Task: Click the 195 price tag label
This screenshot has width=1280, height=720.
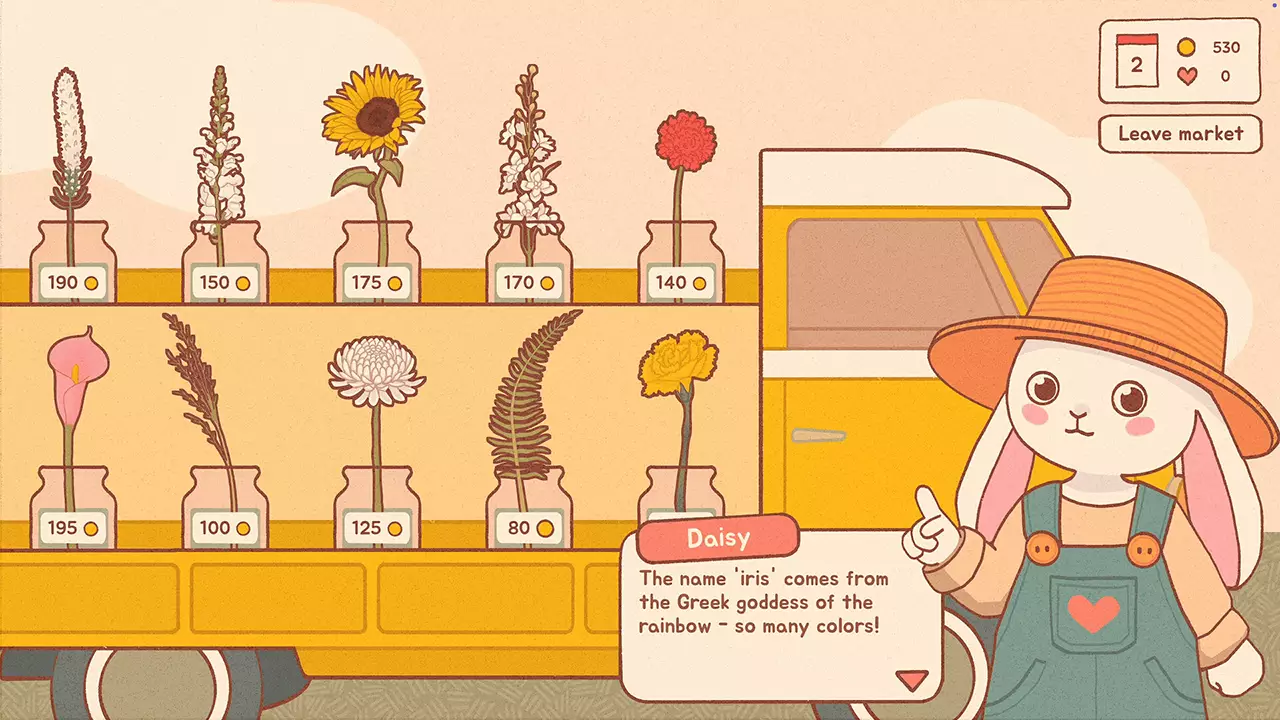Action: click(x=74, y=527)
